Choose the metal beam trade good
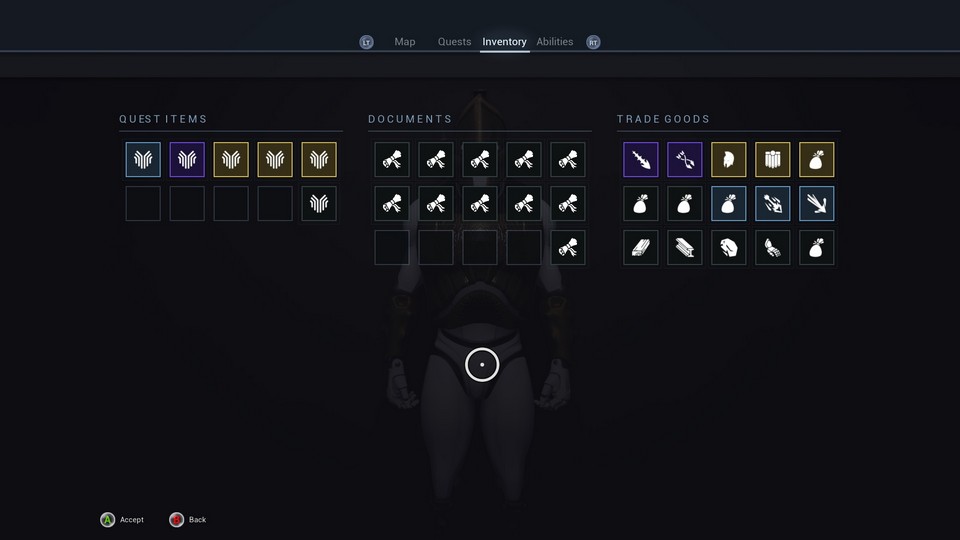 pos(685,248)
